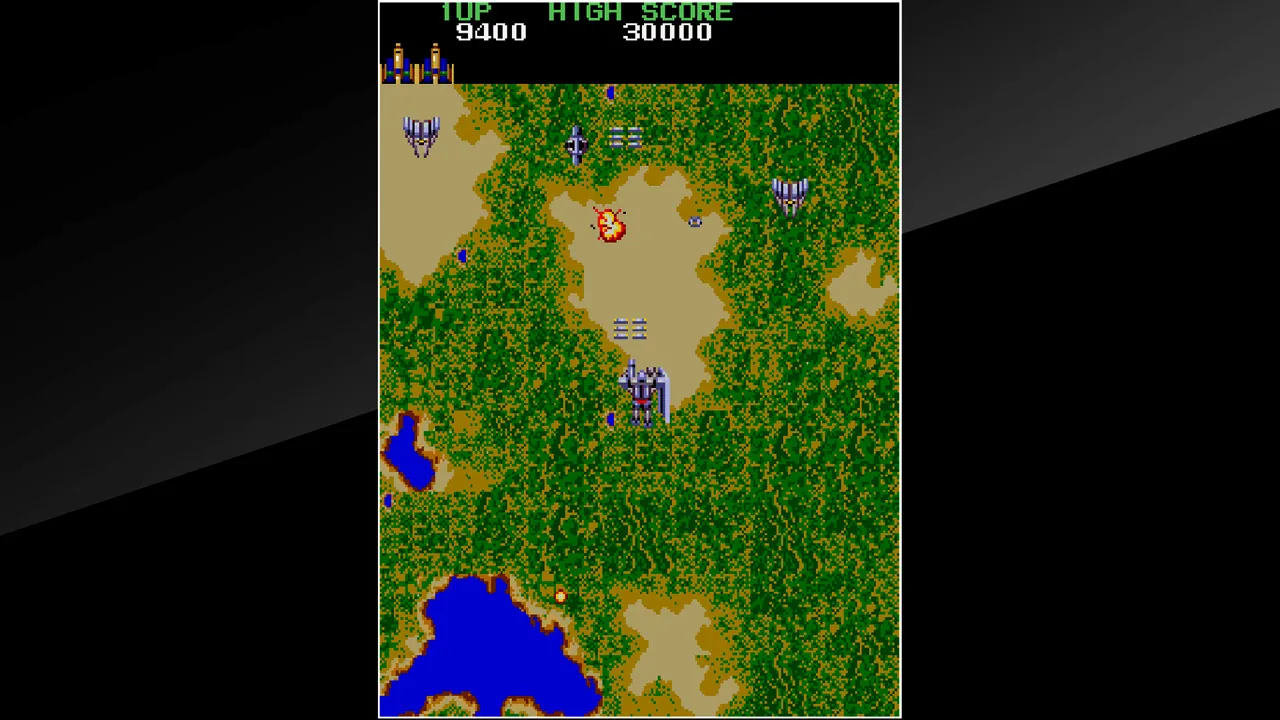Click the enemy ship near the top-left
The width and height of the screenshot is (1280, 720).
click(x=420, y=135)
